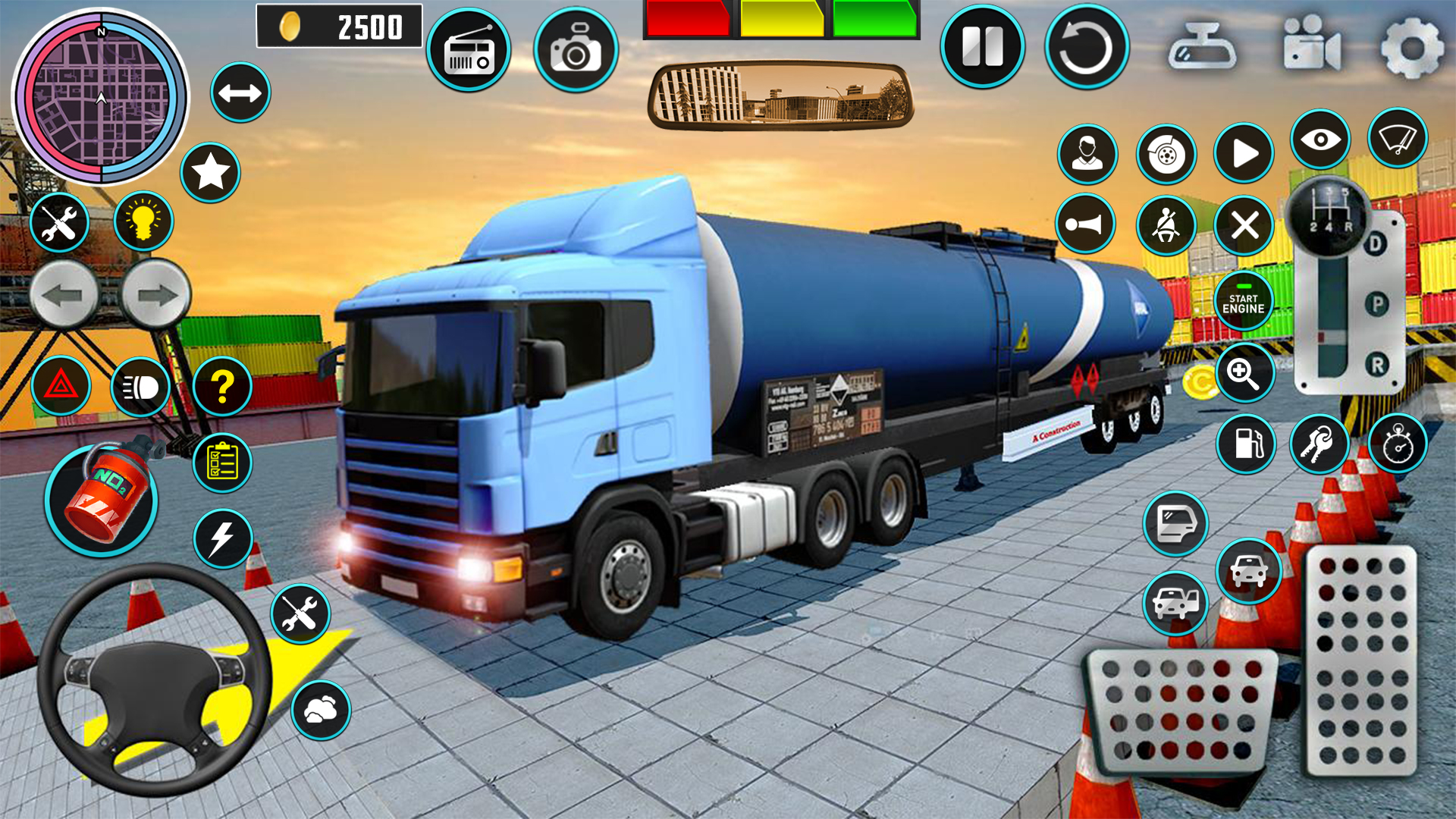
Task: Open the pause menu
Action: (x=982, y=45)
